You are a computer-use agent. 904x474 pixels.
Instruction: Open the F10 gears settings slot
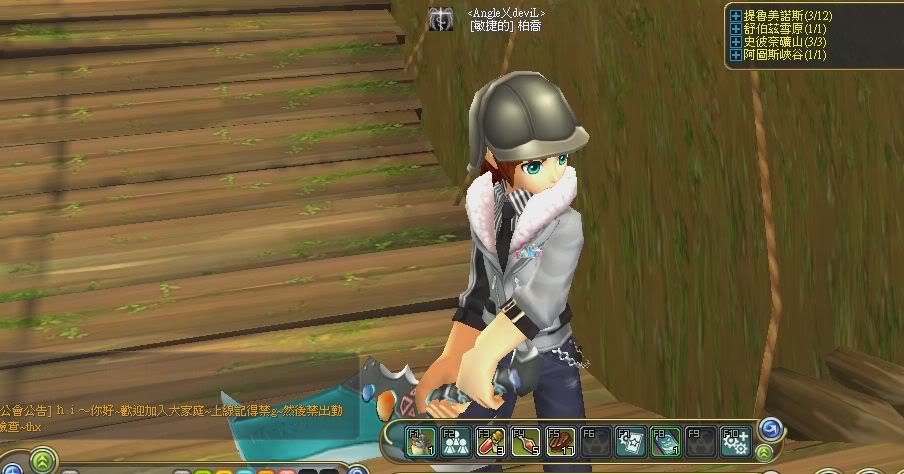[x=734, y=440]
